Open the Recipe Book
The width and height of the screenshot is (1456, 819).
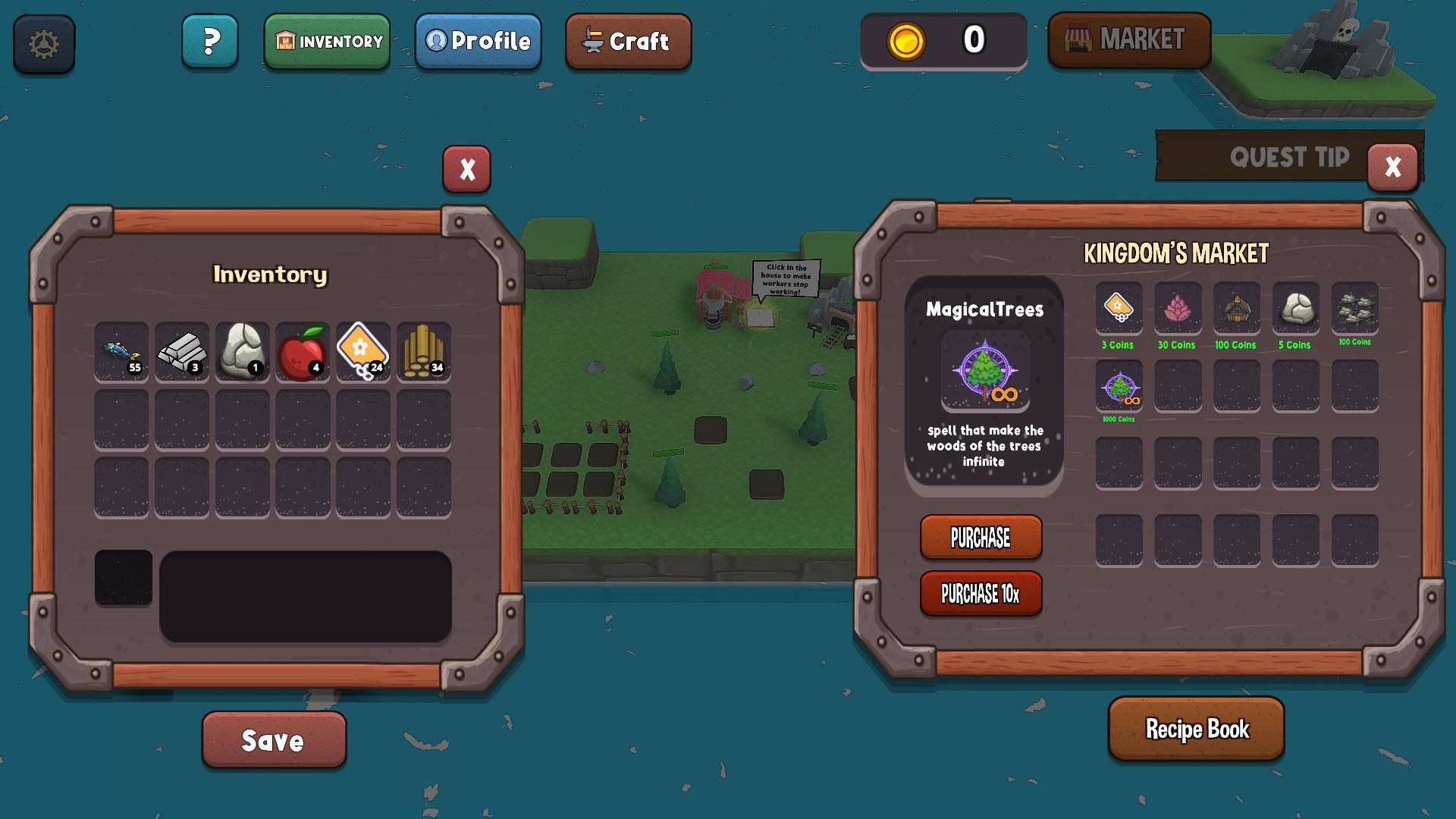[1197, 730]
